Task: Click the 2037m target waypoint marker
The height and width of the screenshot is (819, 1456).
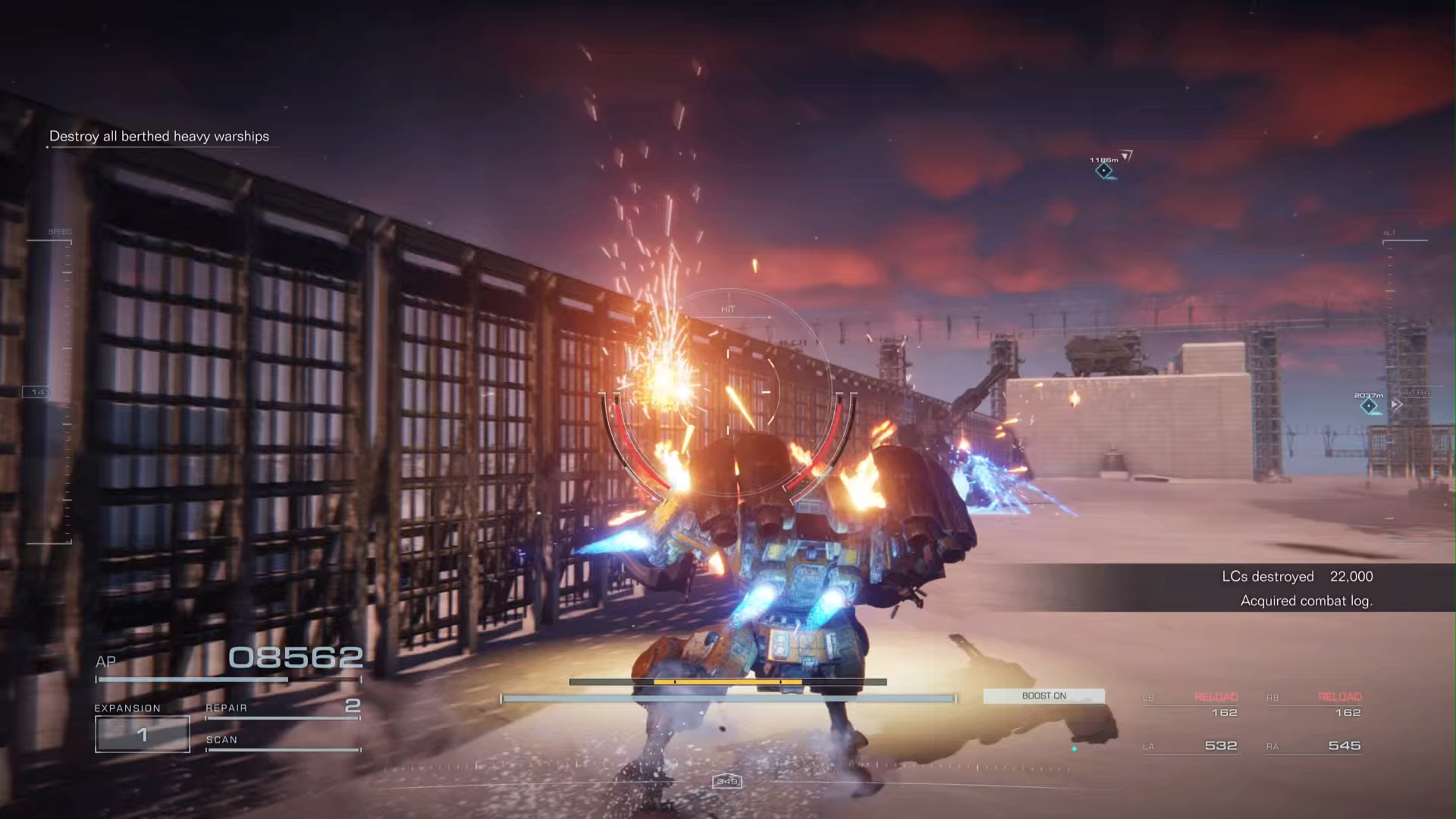Action: 1369,406
